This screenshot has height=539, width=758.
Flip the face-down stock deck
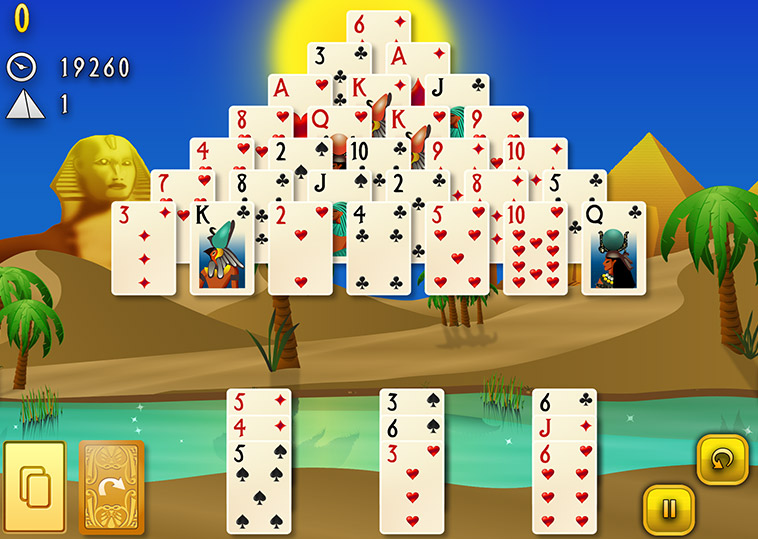pos(111,486)
